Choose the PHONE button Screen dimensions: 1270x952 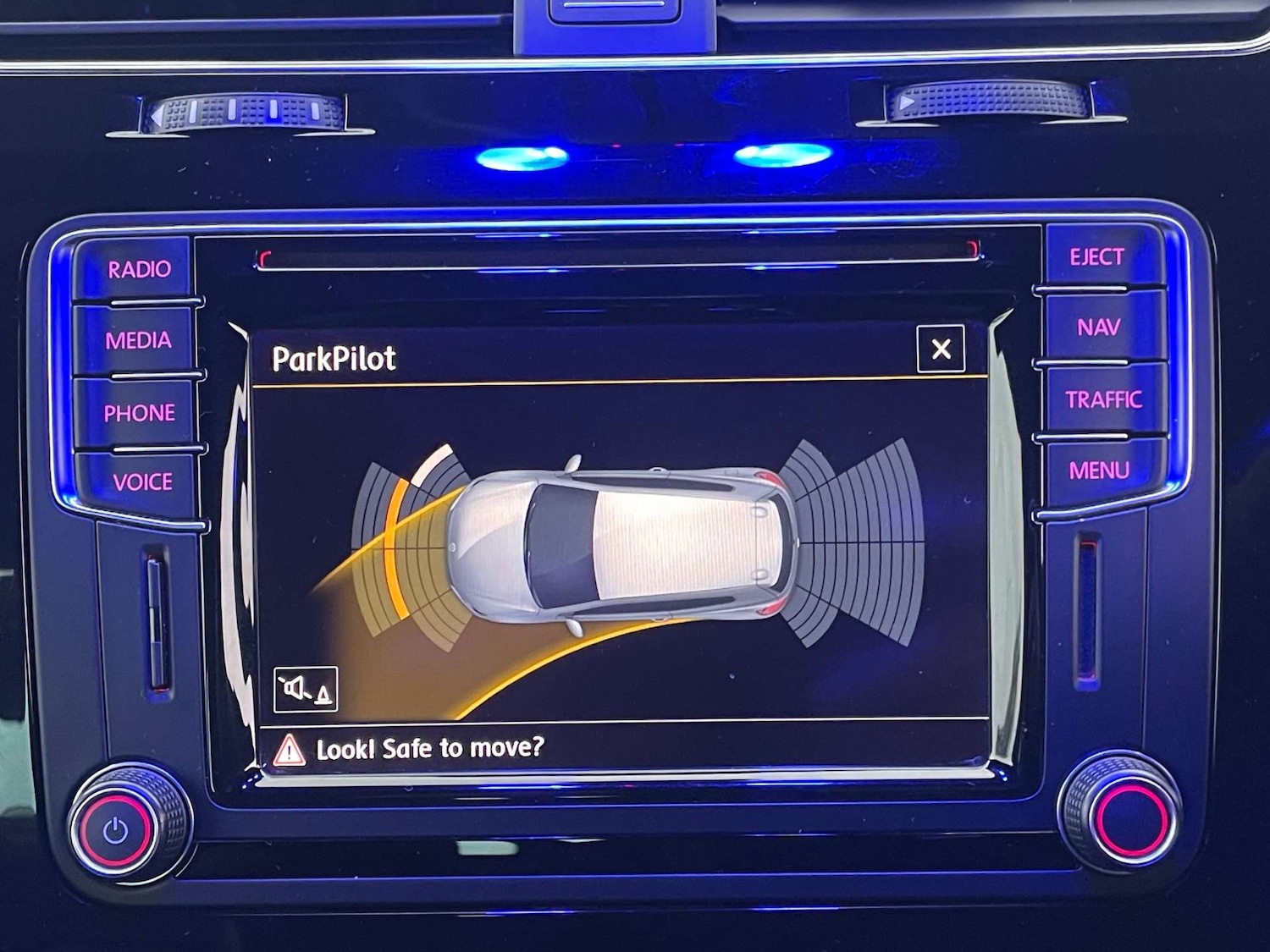(x=139, y=413)
